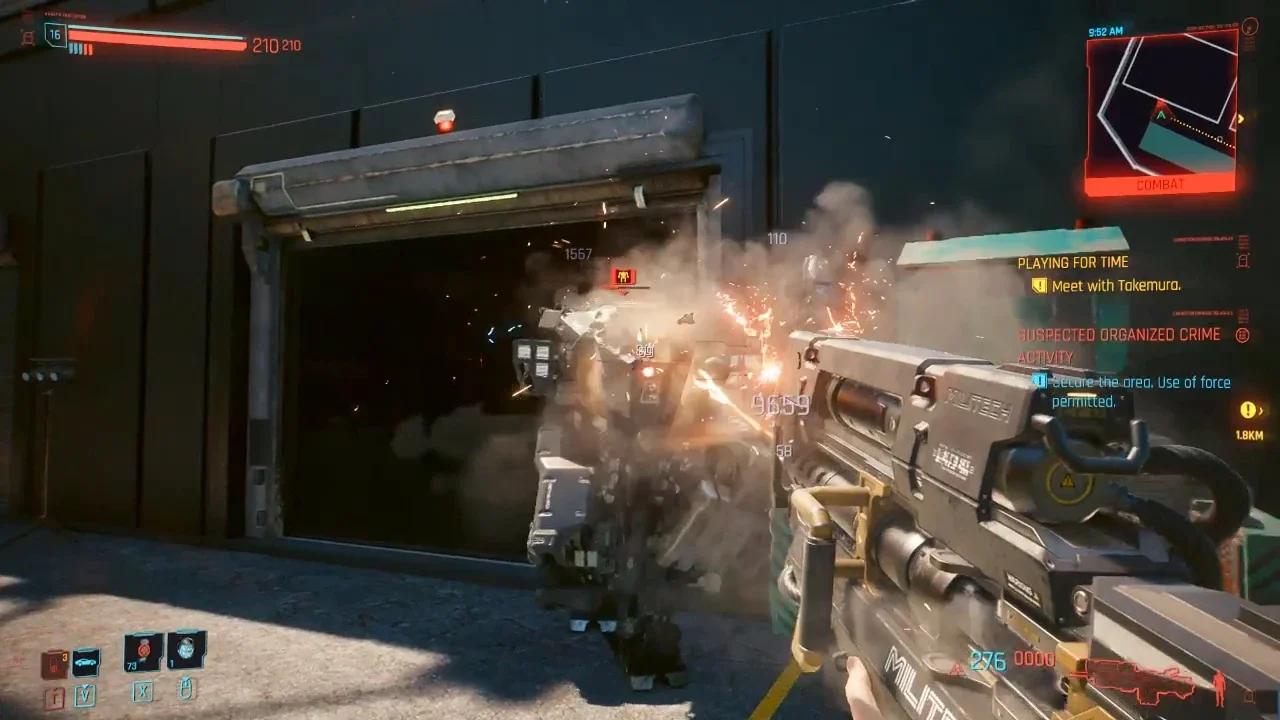The width and height of the screenshot is (1280, 720).
Task: Select the COMBAT state label under the minimap
Action: tap(1158, 186)
